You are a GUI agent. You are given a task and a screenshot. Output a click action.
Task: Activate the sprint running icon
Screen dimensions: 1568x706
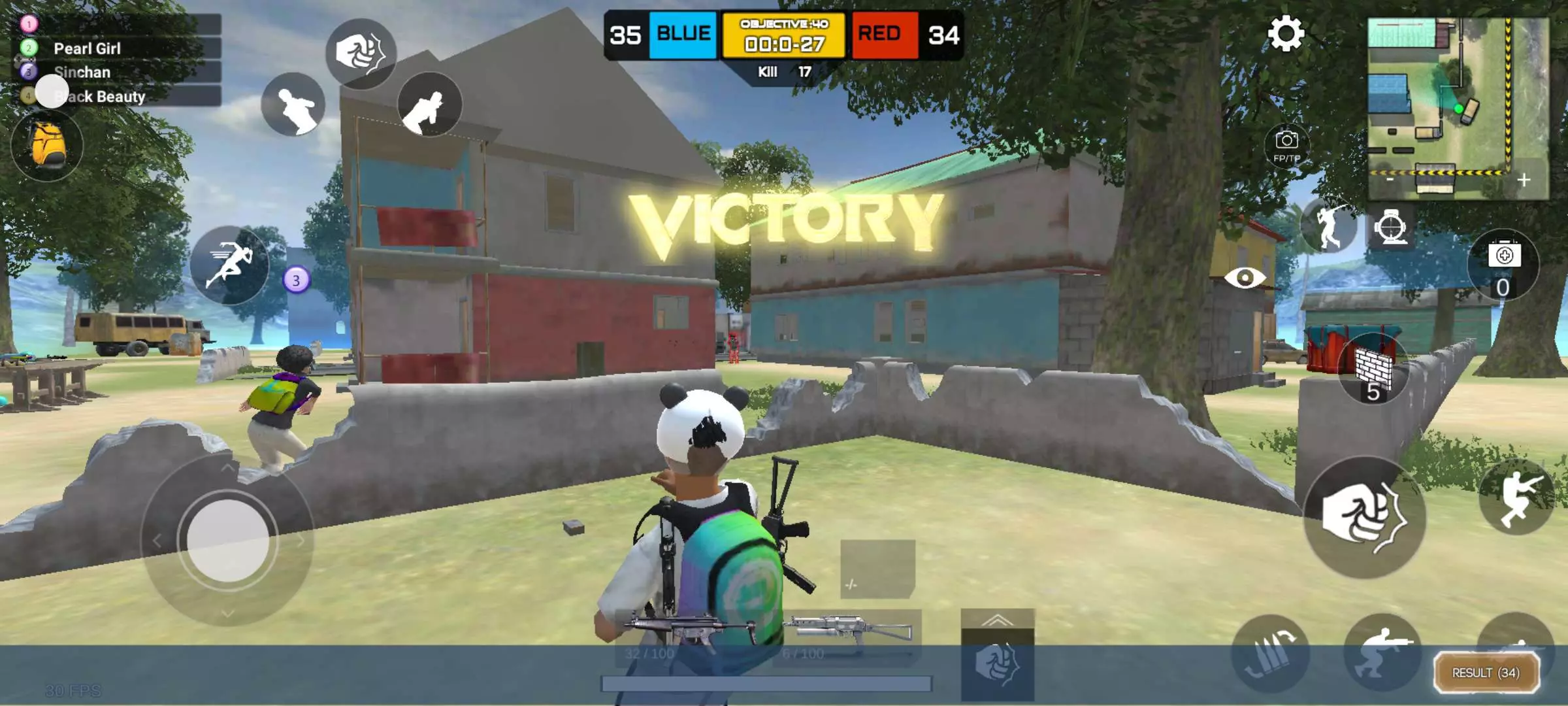[x=229, y=265]
